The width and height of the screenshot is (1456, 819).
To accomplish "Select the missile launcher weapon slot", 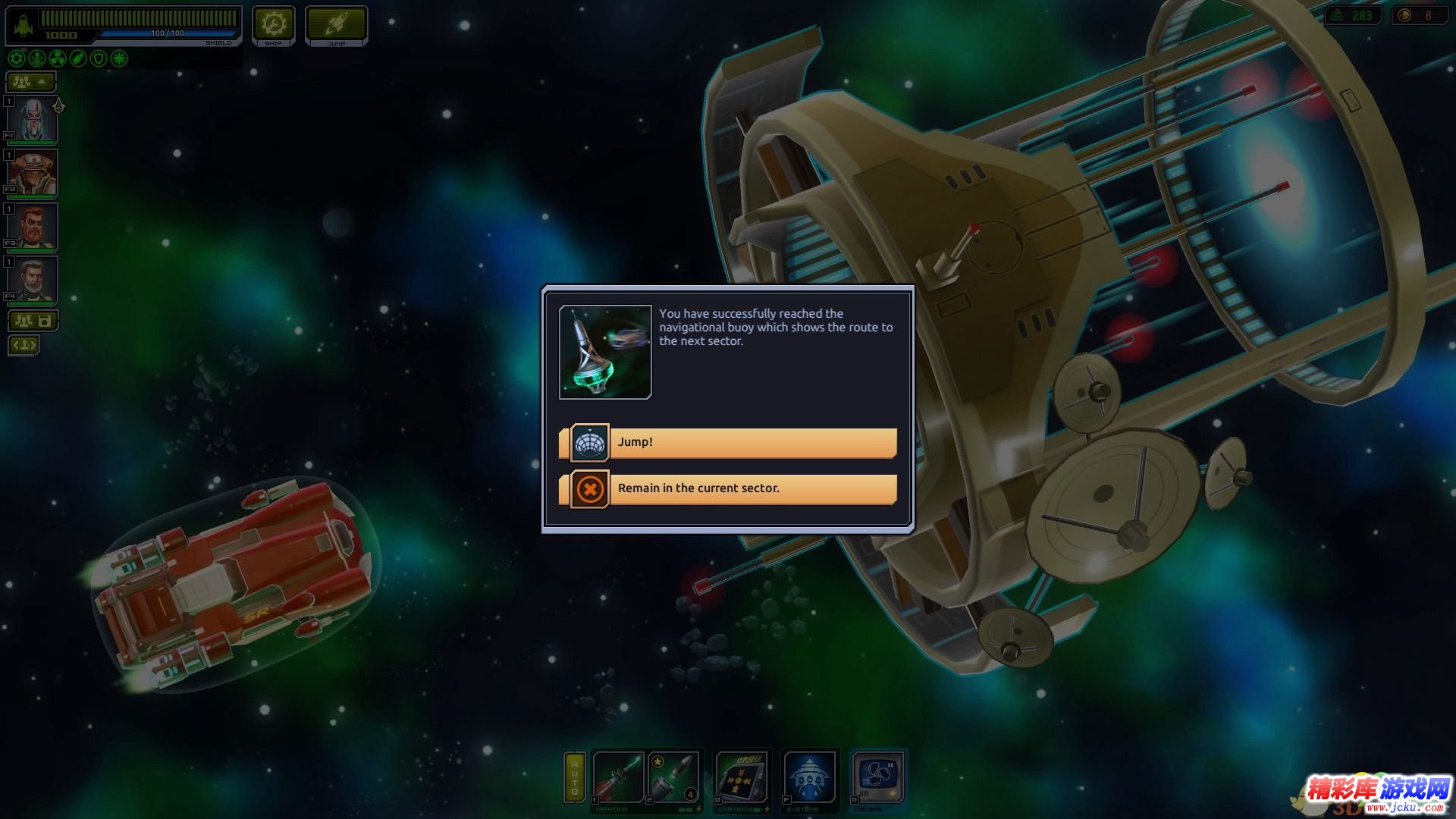I will [673, 777].
